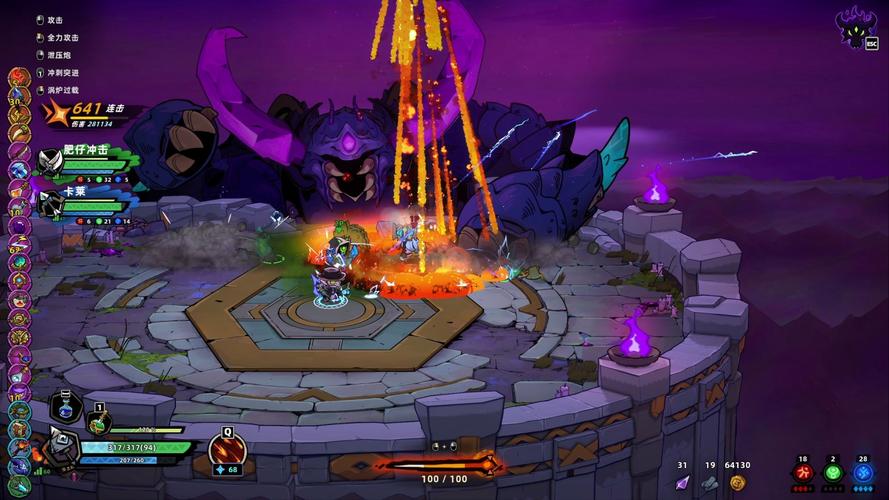
Task: Click the flaming sword weapon gauge
Action: coord(440,463)
